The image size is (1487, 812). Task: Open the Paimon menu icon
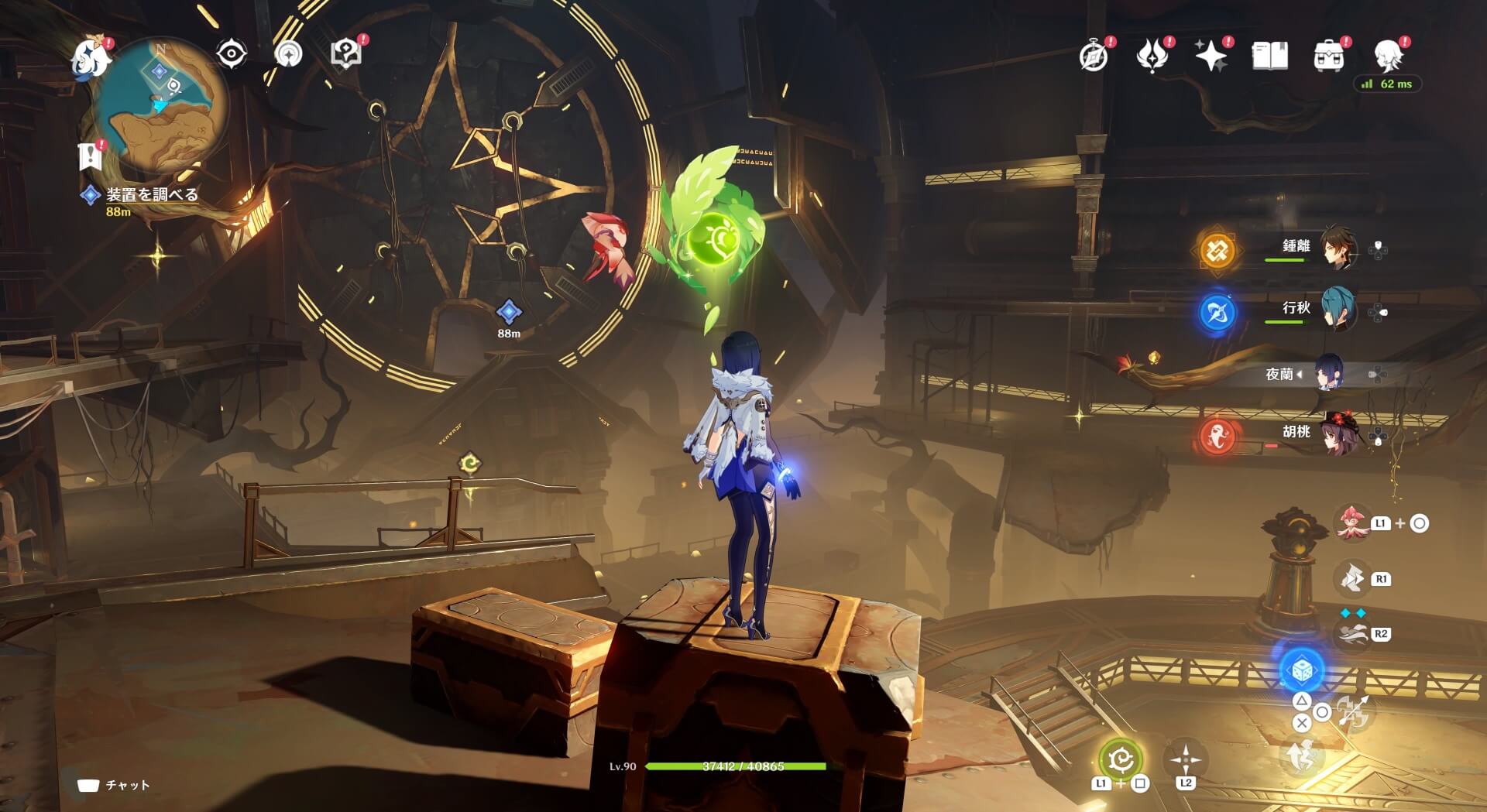[x=91, y=59]
